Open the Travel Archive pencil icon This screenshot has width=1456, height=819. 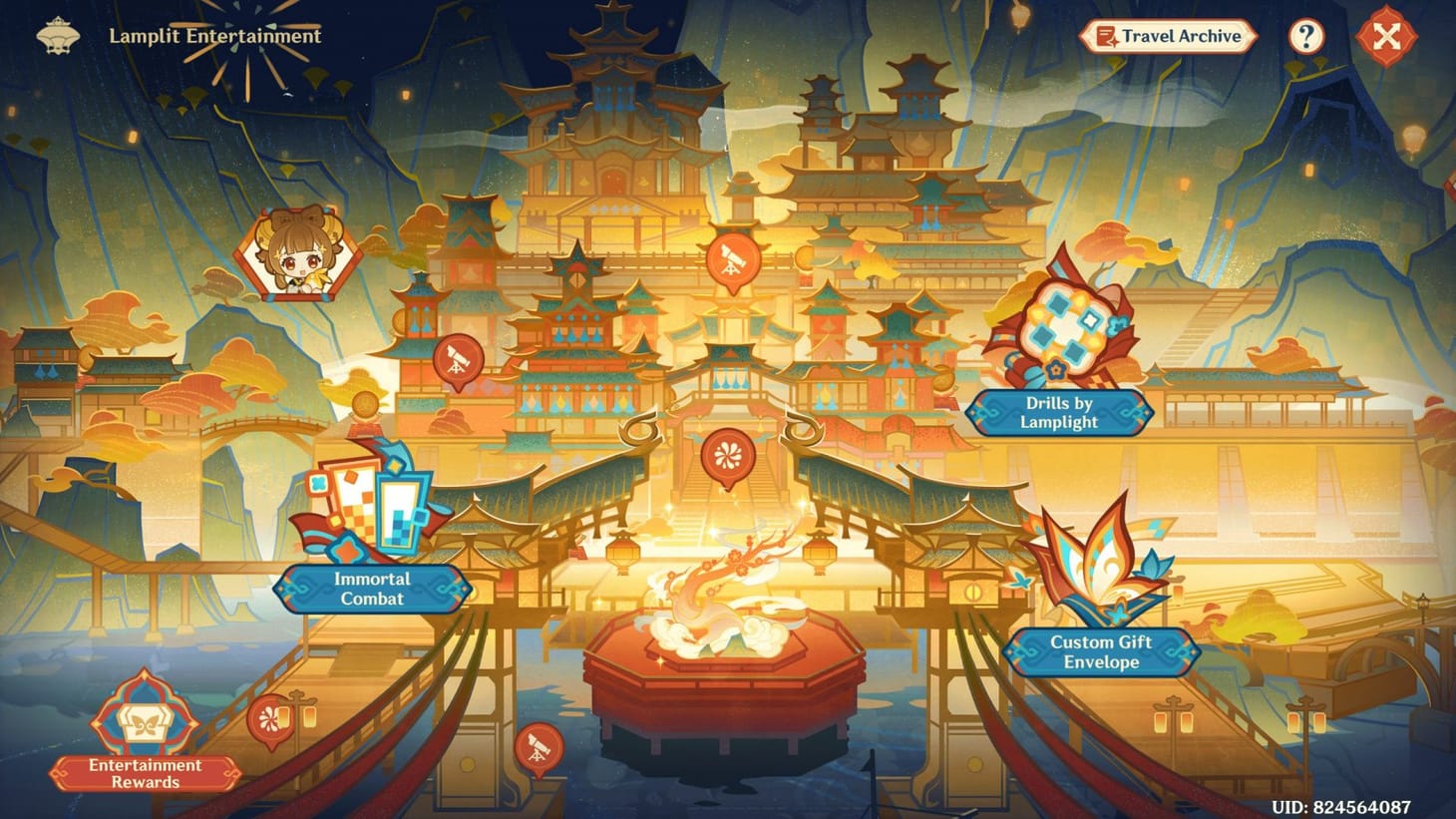pyautogui.click(x=1107, y=36)
